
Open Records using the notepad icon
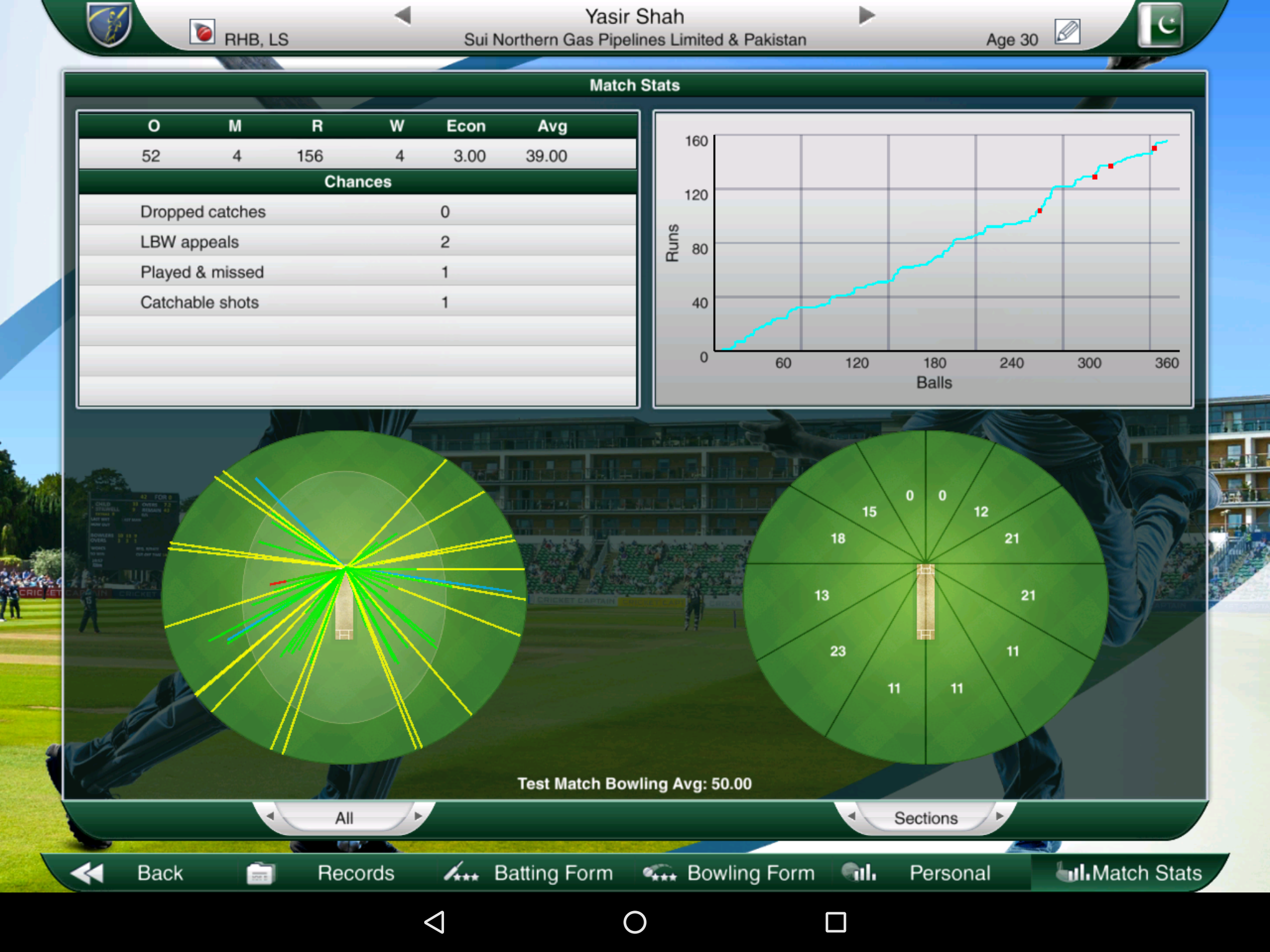262,872
